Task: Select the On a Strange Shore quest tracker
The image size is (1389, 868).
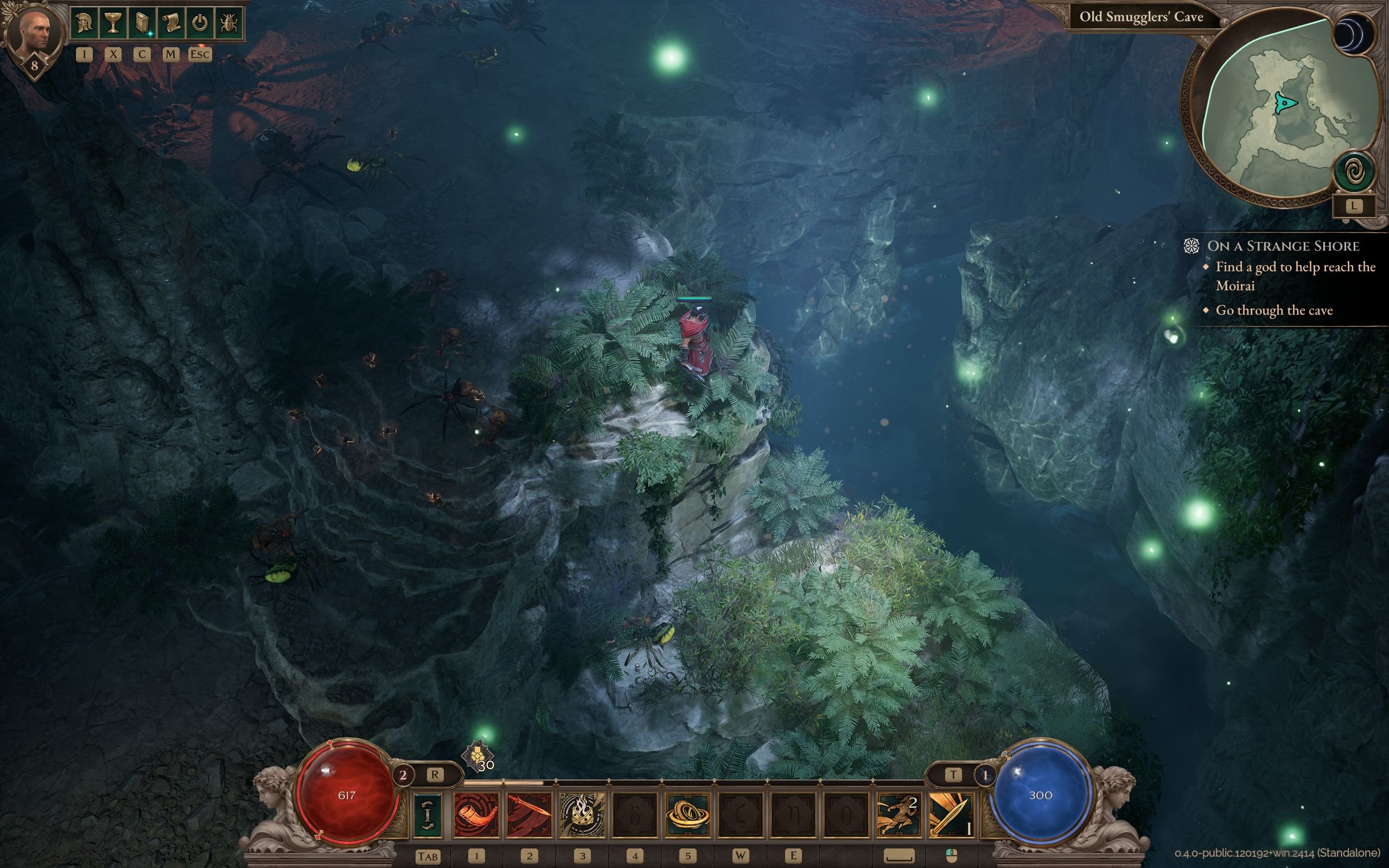Action: [1283, 246]
